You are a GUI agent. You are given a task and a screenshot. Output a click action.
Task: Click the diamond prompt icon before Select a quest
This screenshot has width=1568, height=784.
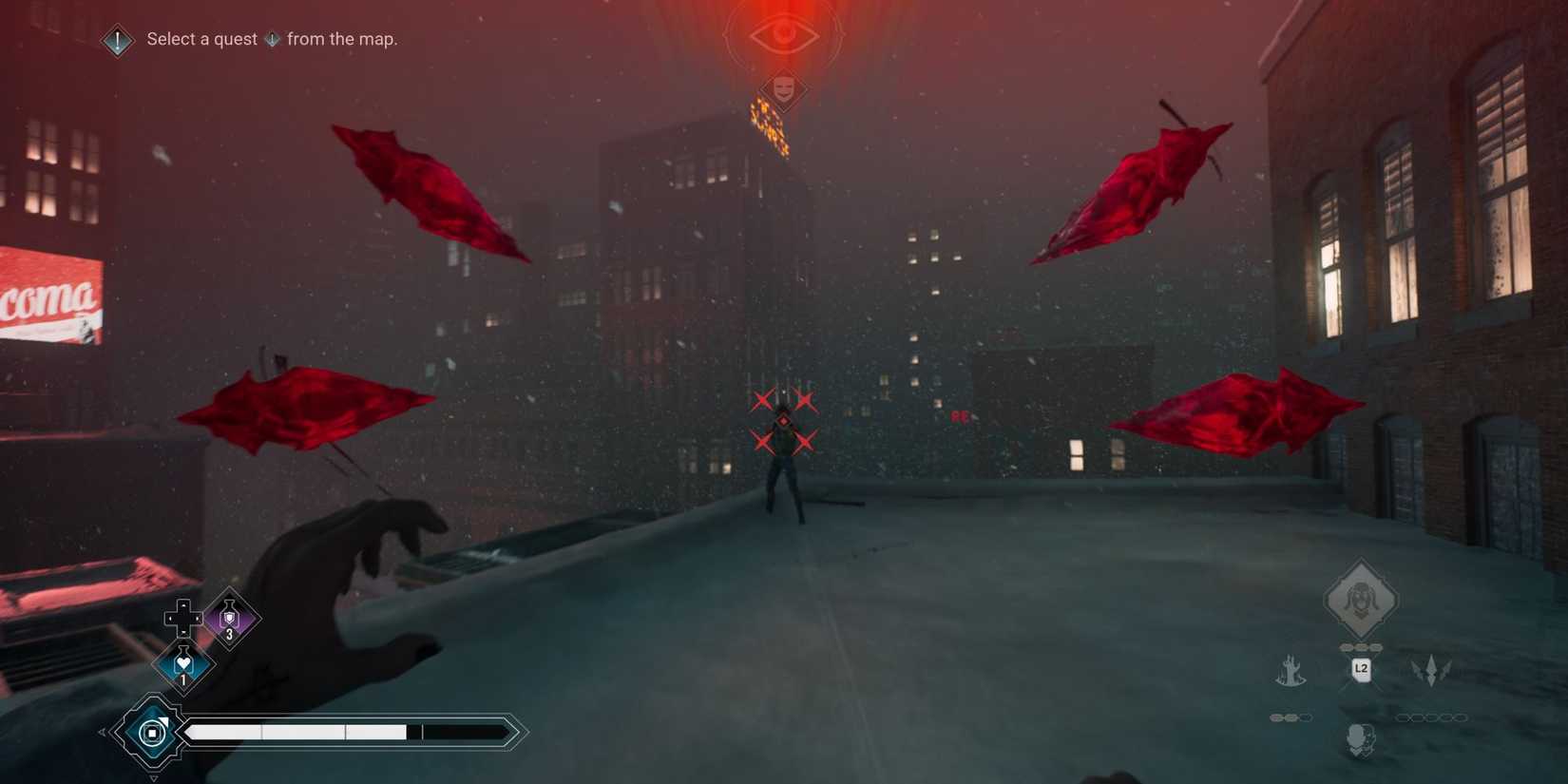(x=116, y=40)
